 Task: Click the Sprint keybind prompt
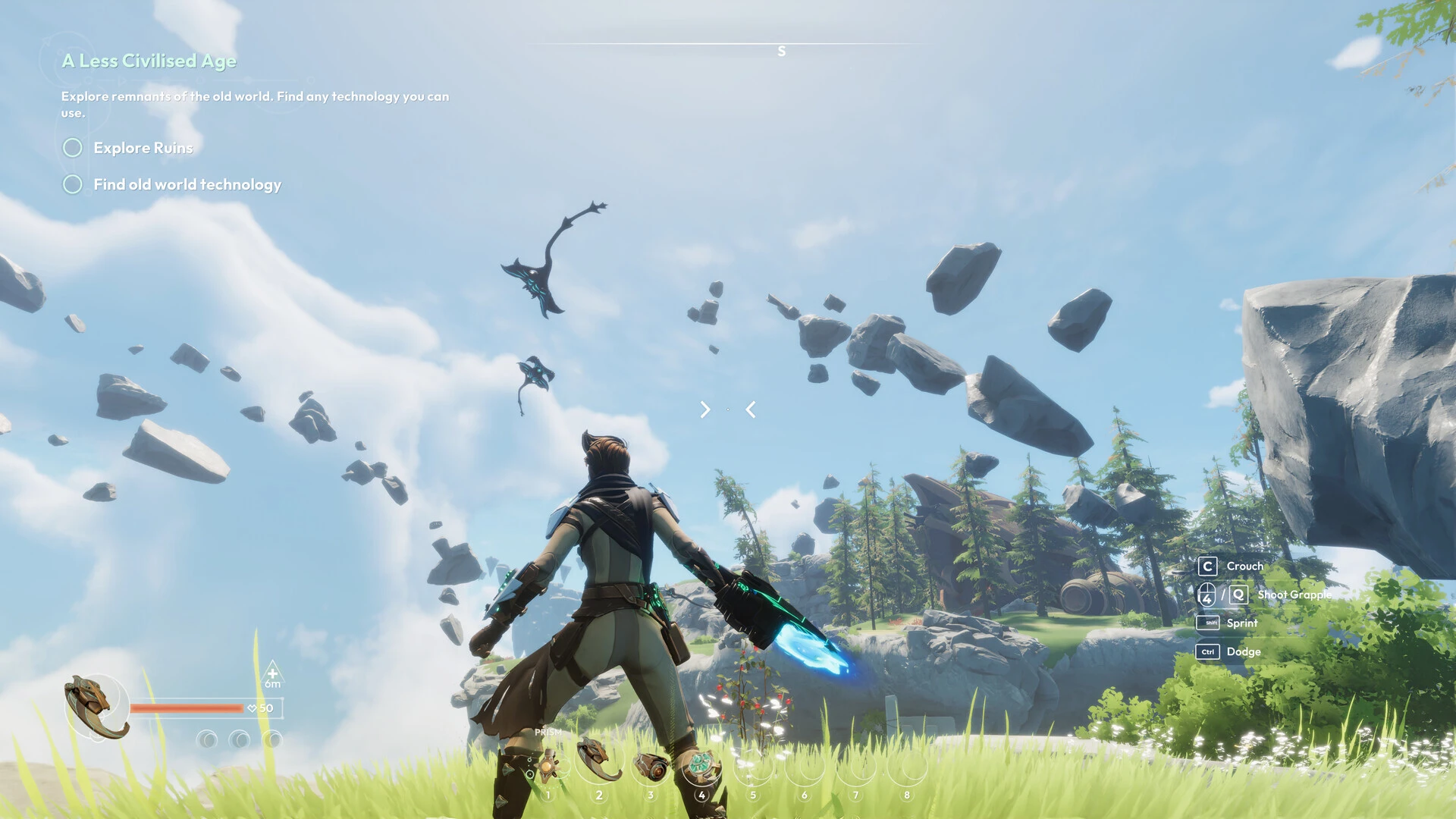point(1208,623)
